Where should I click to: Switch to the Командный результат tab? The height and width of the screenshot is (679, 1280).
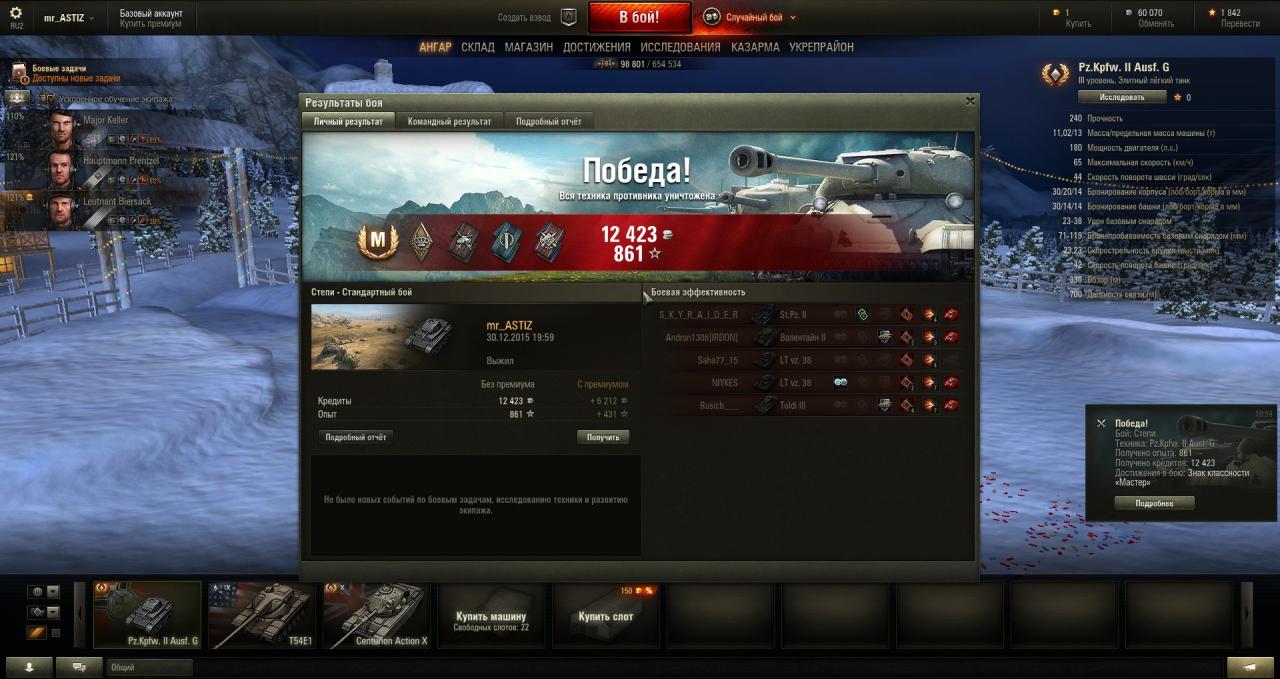(x=449, y=121)
